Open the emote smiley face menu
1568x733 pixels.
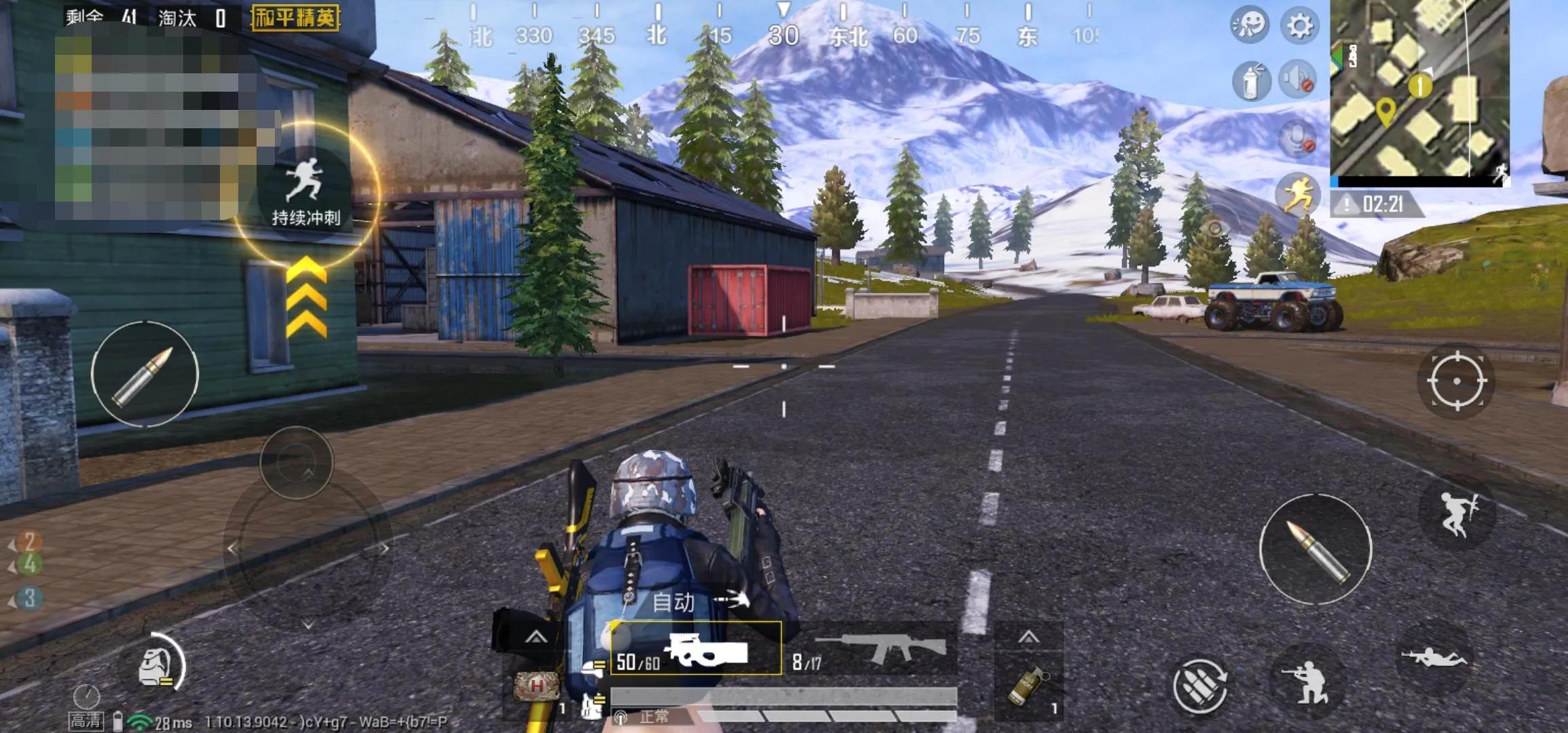[x=1249, y=25]
